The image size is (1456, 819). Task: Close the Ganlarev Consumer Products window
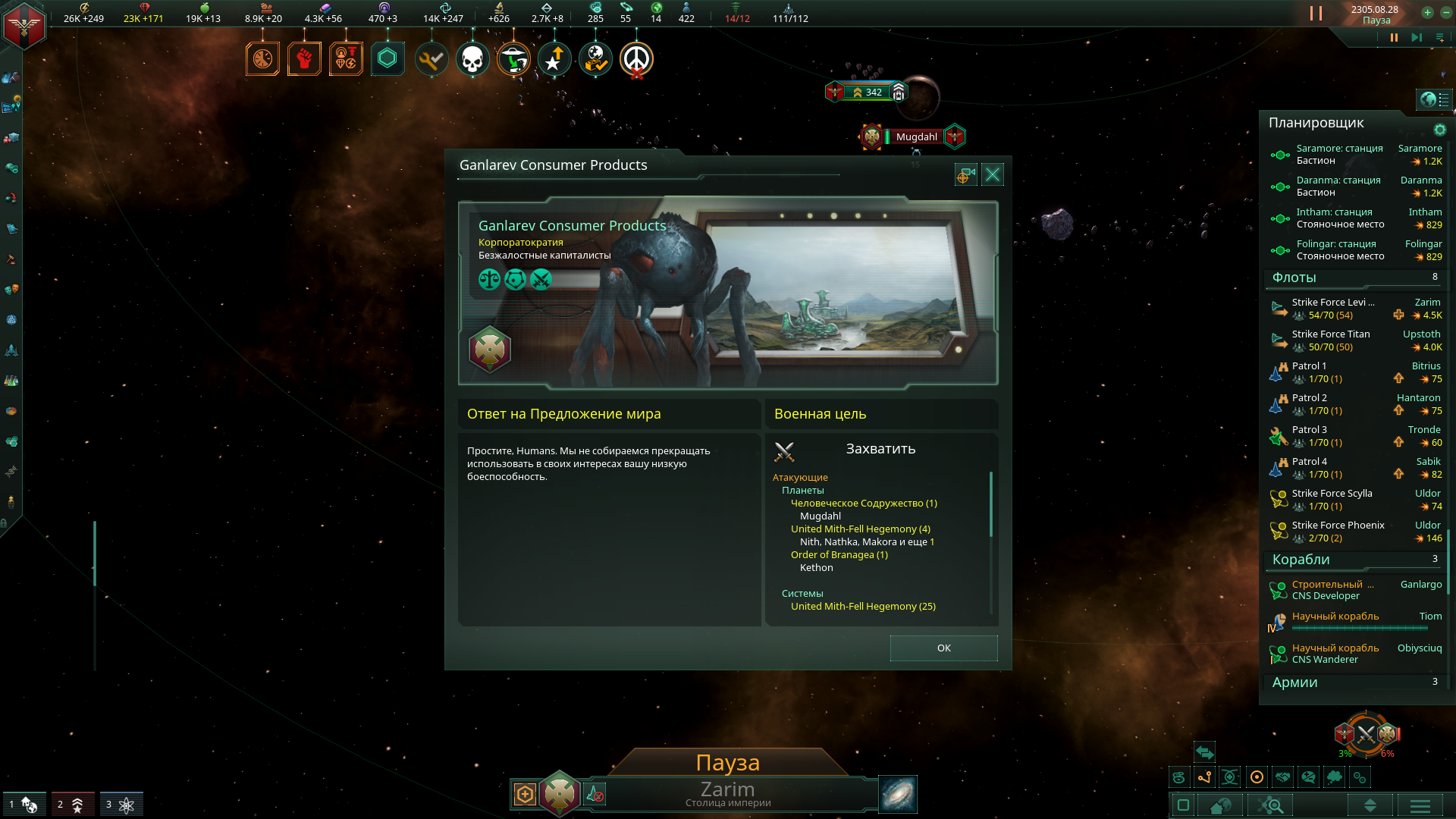[992, 175]
